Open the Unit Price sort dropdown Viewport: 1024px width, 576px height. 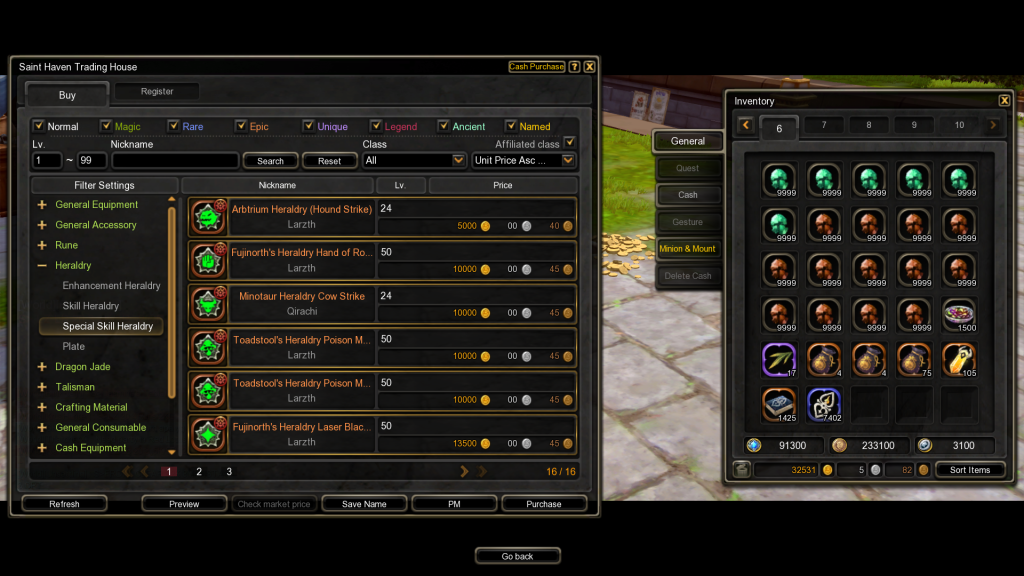pyautogui.click(x=524, y=160)
